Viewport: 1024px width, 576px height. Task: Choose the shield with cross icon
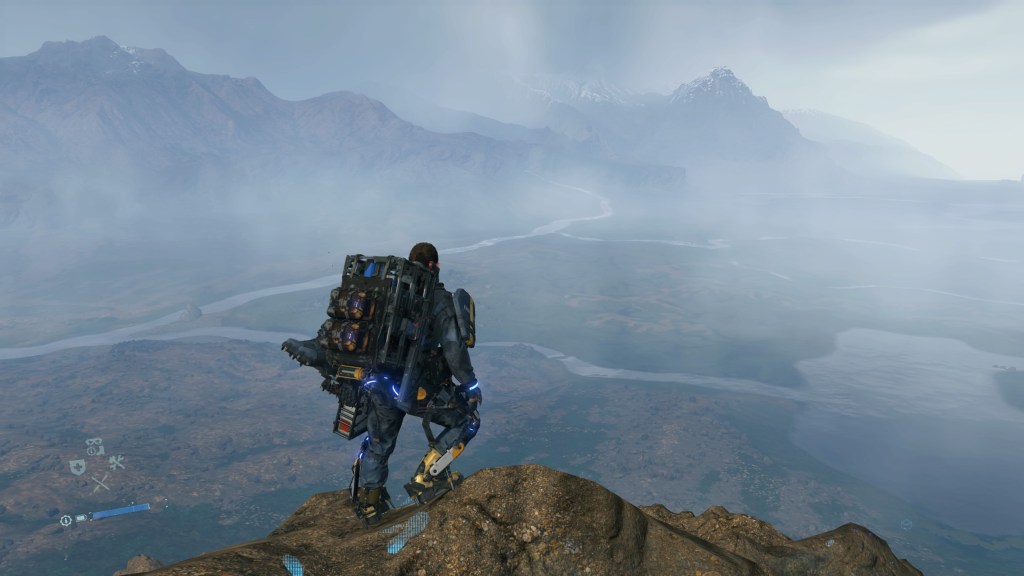pos(77,466)
